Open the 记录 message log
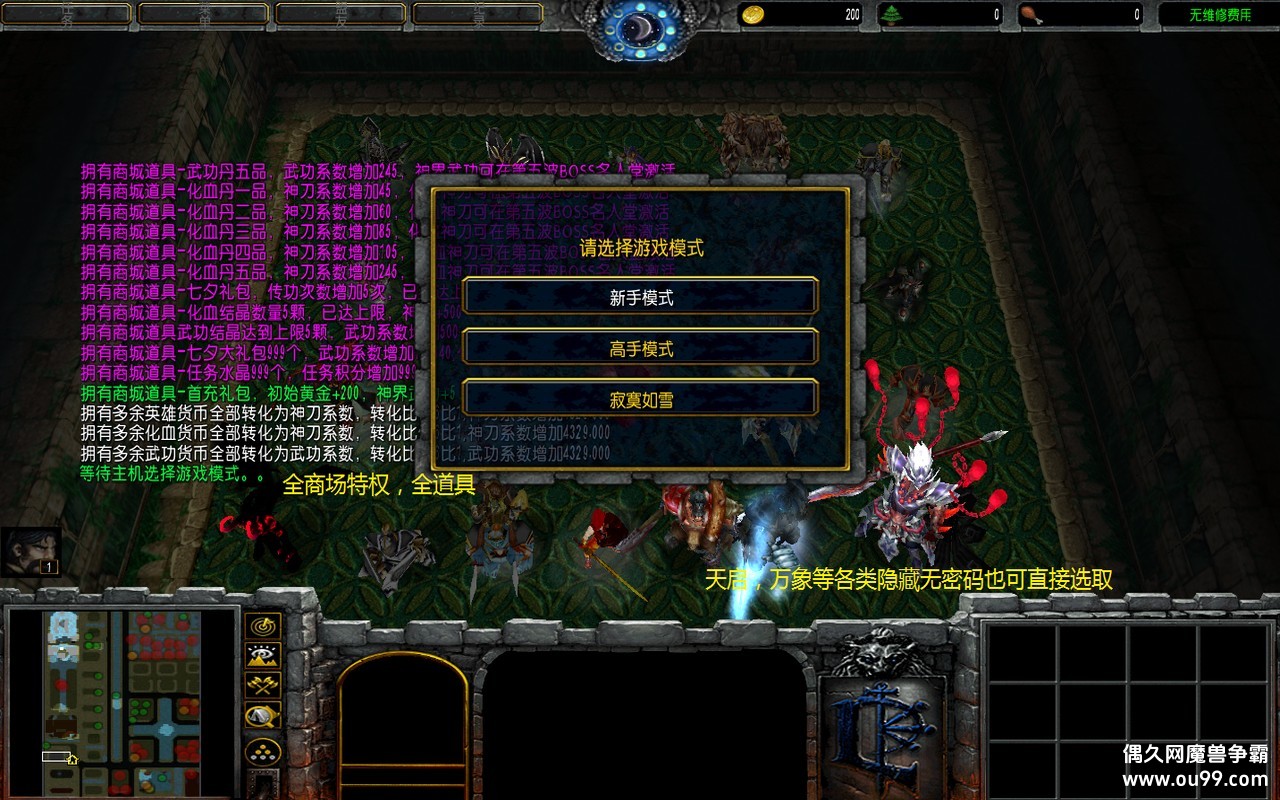The height and width of the screenshot is (800, 1280). click(478, 13)
